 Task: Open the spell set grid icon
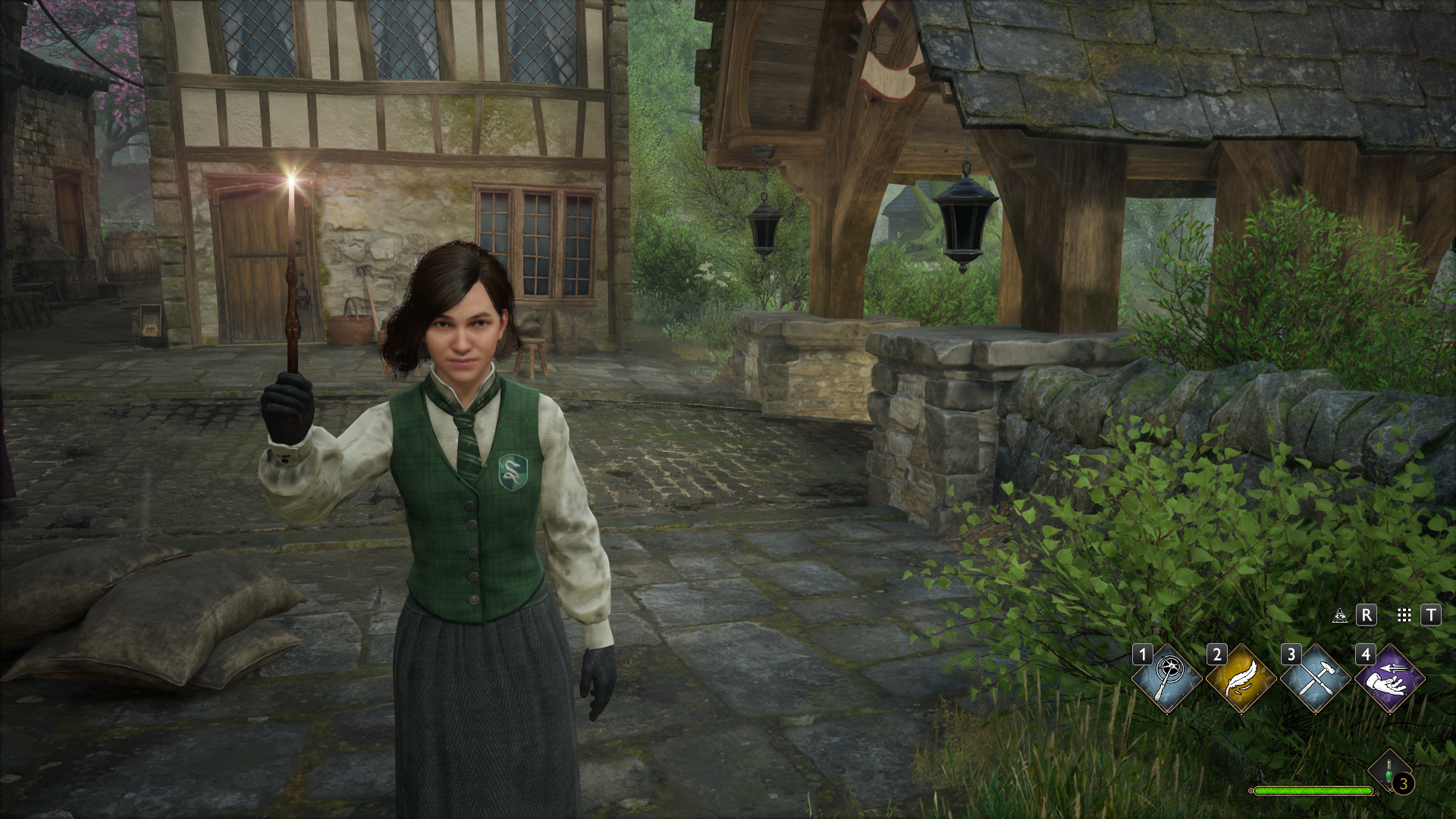1404,615
